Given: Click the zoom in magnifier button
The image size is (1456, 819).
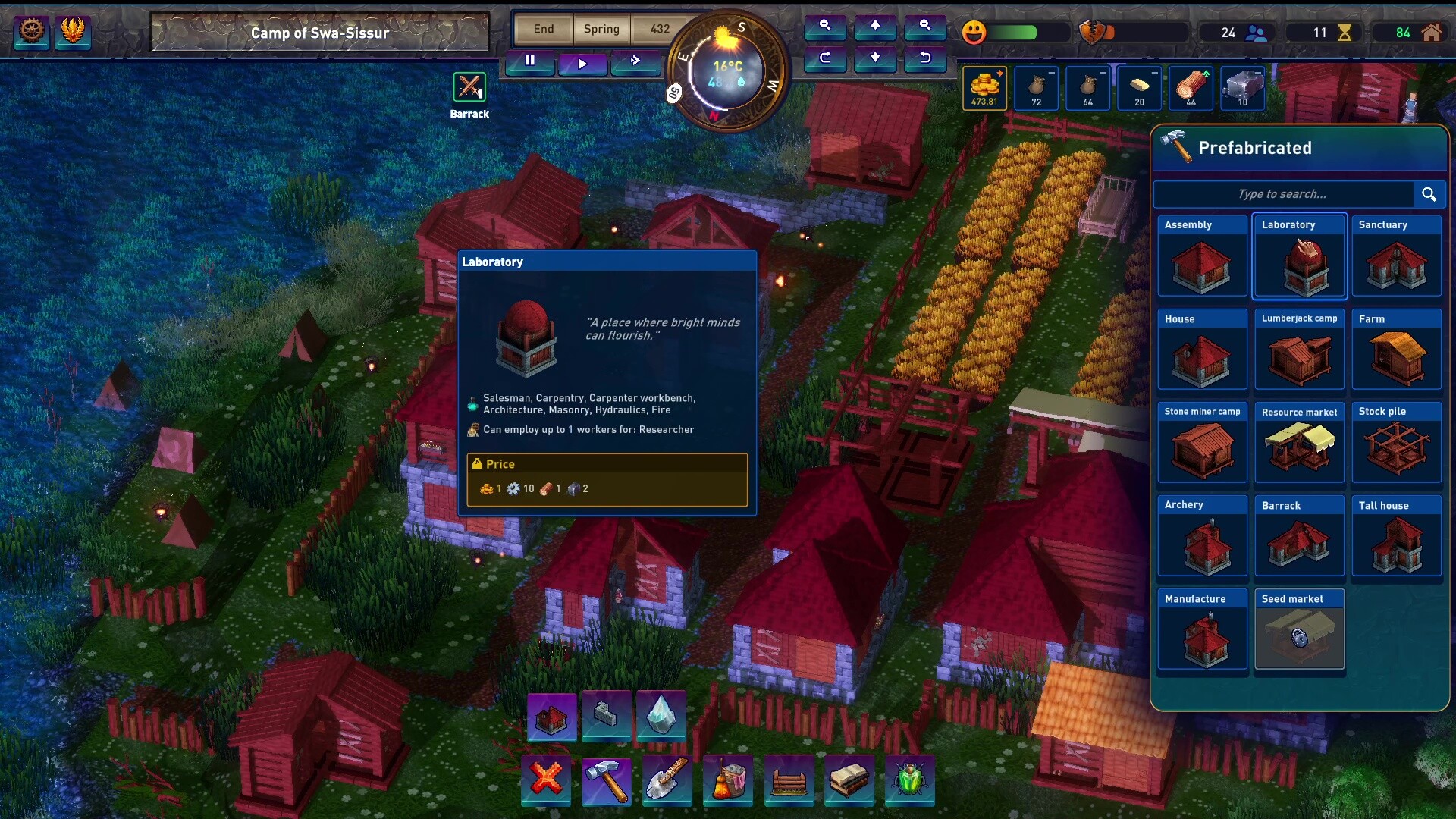Looking at the screenshot, I should (x=826, y=27).
